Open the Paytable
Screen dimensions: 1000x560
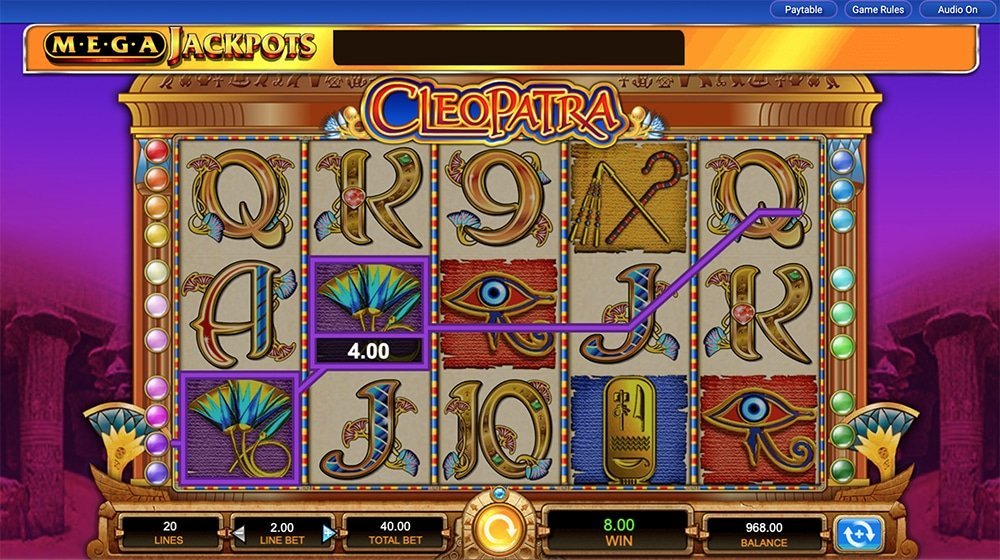803,10
